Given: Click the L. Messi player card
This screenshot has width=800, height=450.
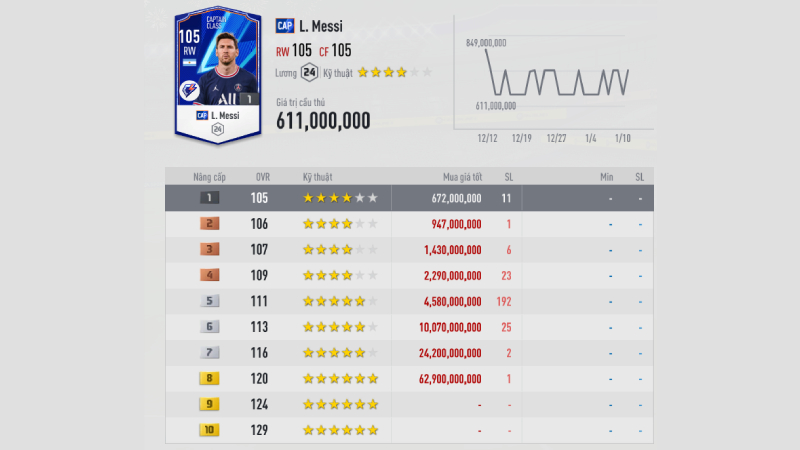Looking at the screenshot, I should click(217, 75).
